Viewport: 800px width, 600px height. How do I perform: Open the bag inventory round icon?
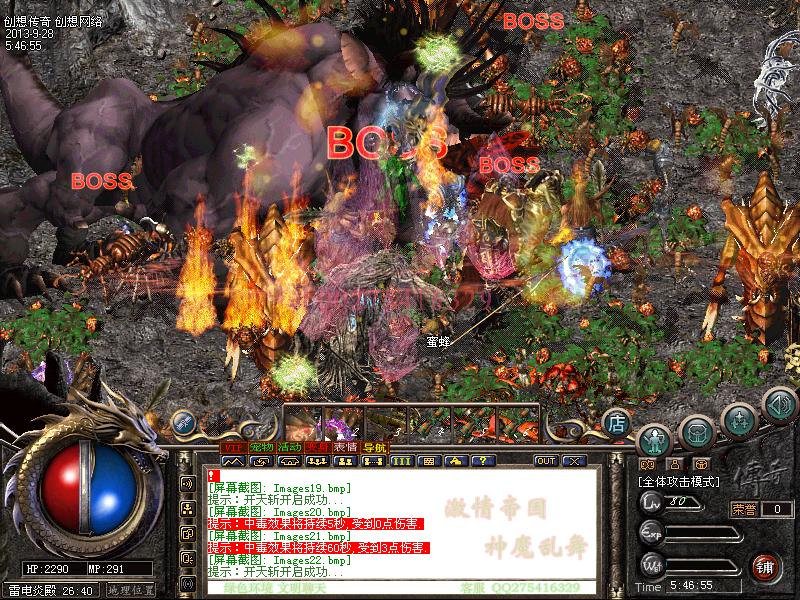point(696,431)
